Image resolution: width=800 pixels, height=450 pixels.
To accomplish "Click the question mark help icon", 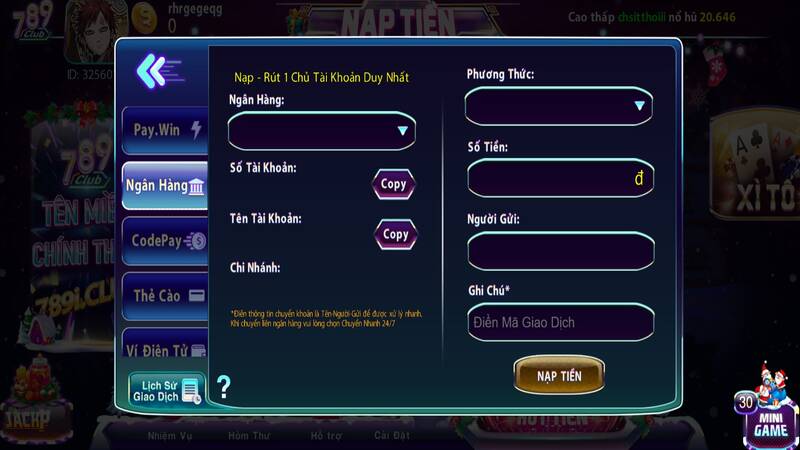I will 223,387.
